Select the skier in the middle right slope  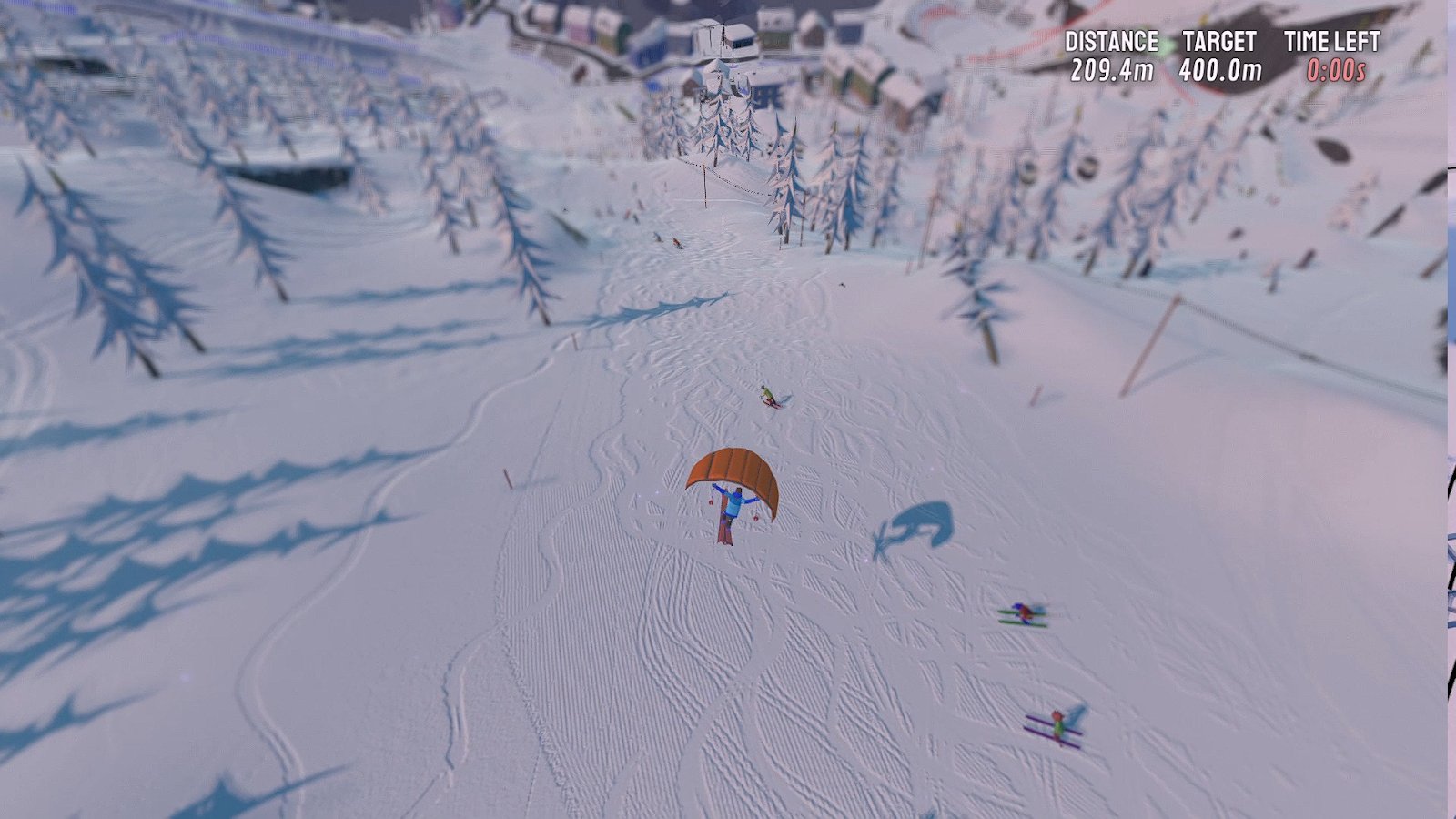click(x=1024, y=614)
